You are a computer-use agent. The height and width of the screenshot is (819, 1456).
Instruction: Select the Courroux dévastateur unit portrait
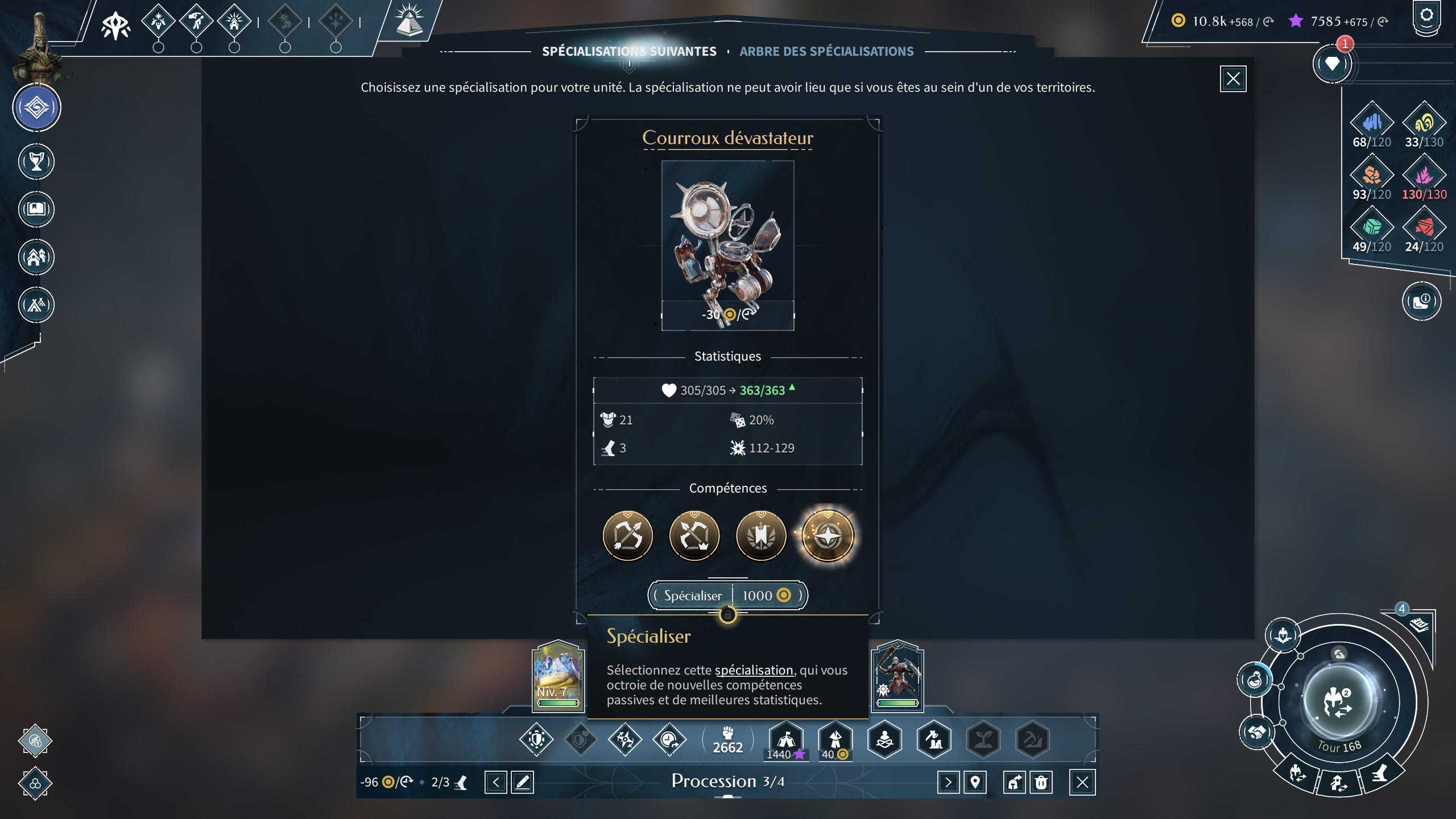coord(727,245)
